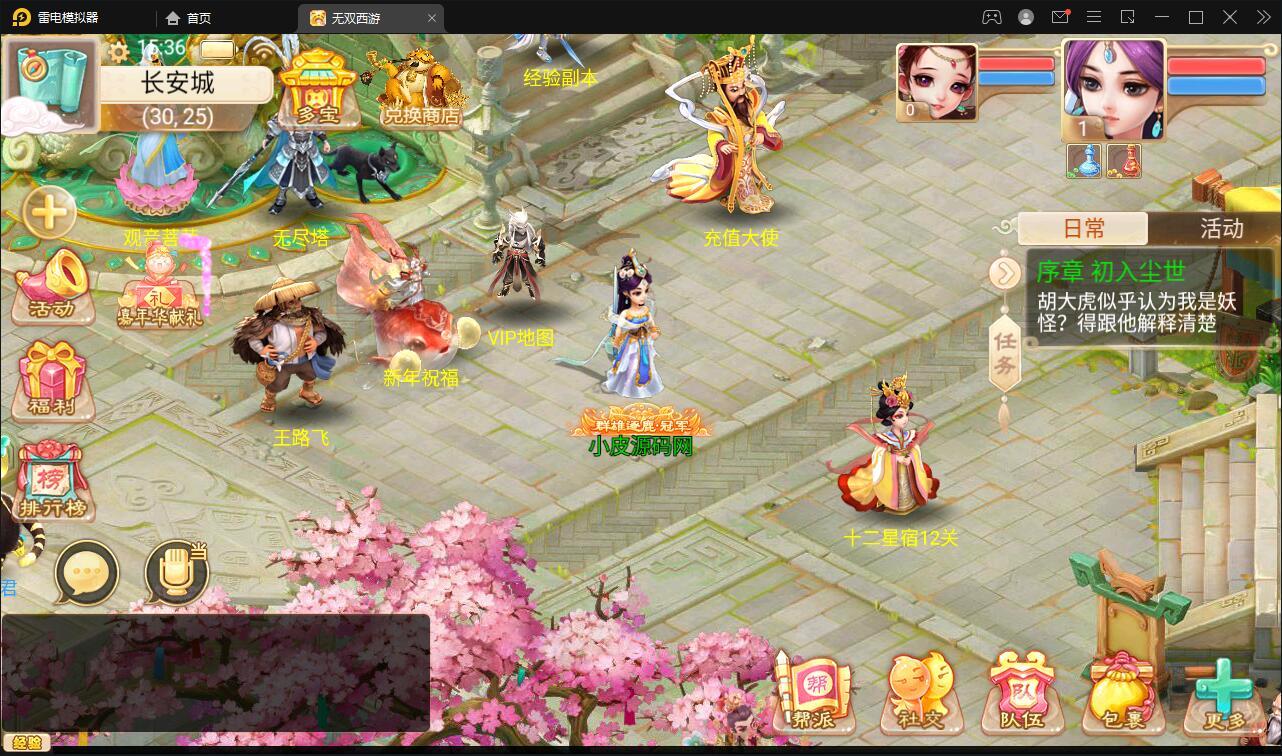Switch to the 活动 tab in quest panel
Screen dimensions: 1282x756
(x=1220, y=229)
